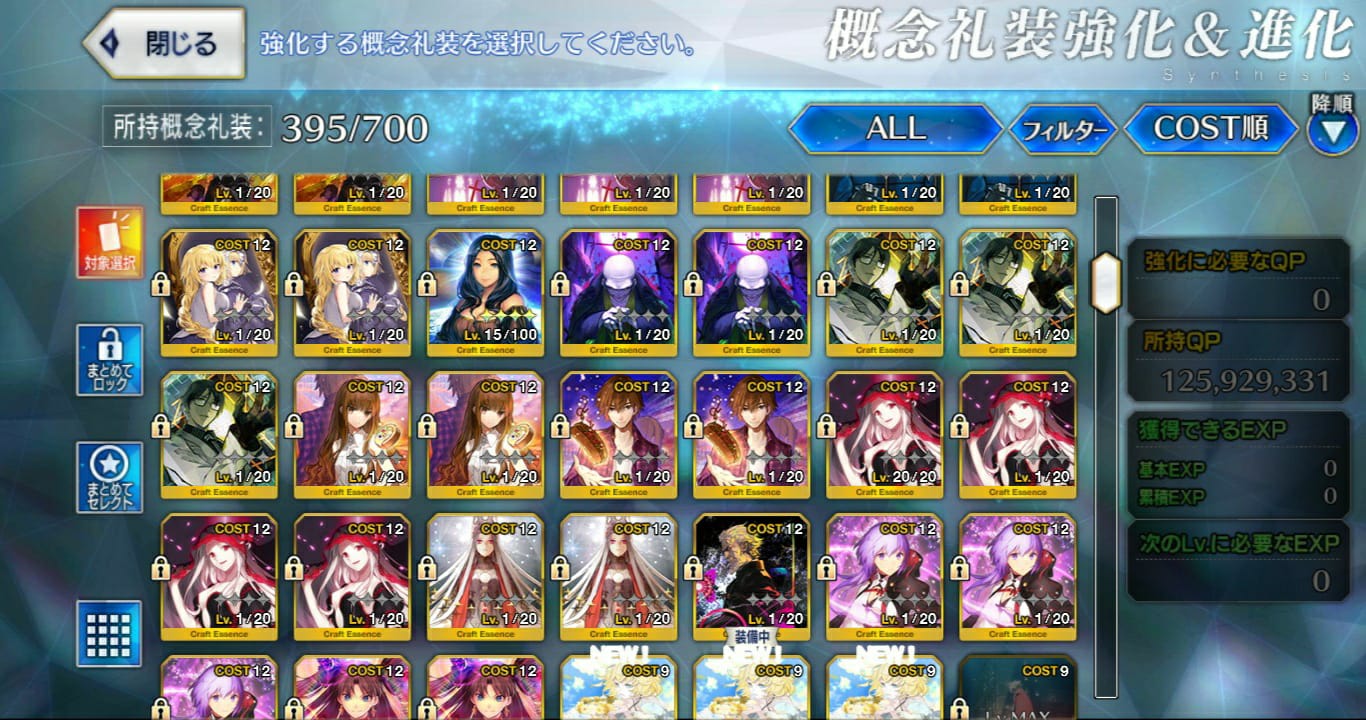
Task: Switch to the ALL display tab
Action: pos(893,129)
